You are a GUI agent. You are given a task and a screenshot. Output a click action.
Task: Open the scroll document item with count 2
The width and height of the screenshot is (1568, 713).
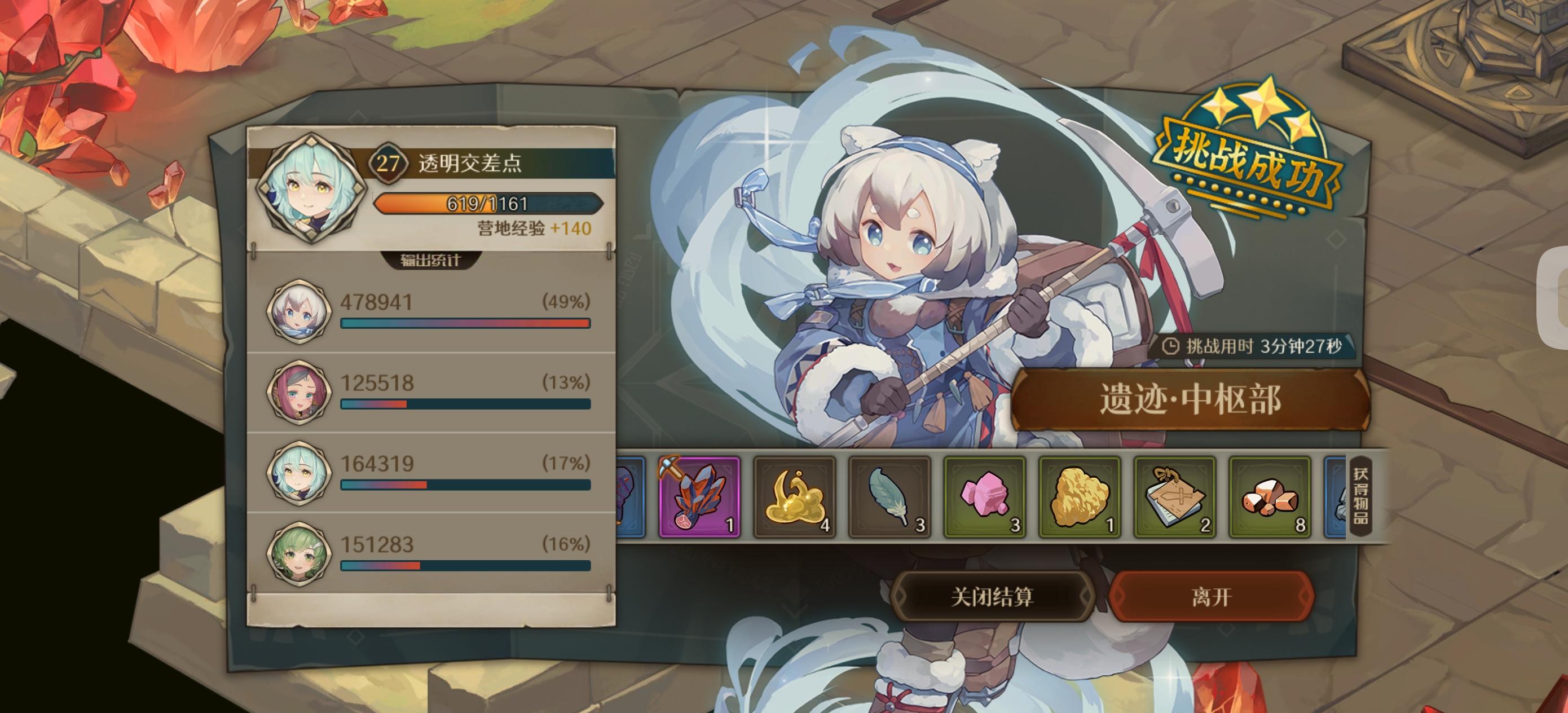point(1174,498)
